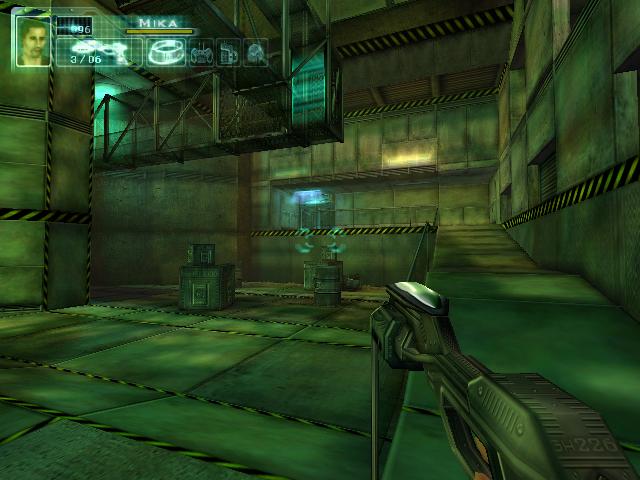640x480 pixels.
Task: Select the last gadget icon in the inventory row
Action: (256, 52)
